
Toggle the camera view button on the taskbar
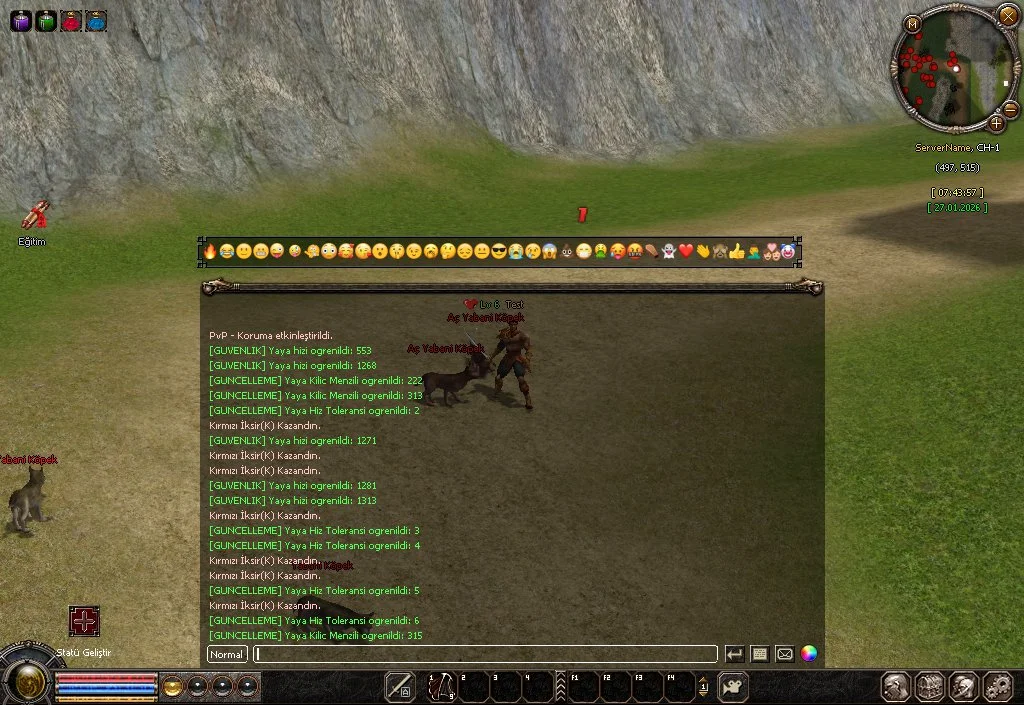coord(734,687)
